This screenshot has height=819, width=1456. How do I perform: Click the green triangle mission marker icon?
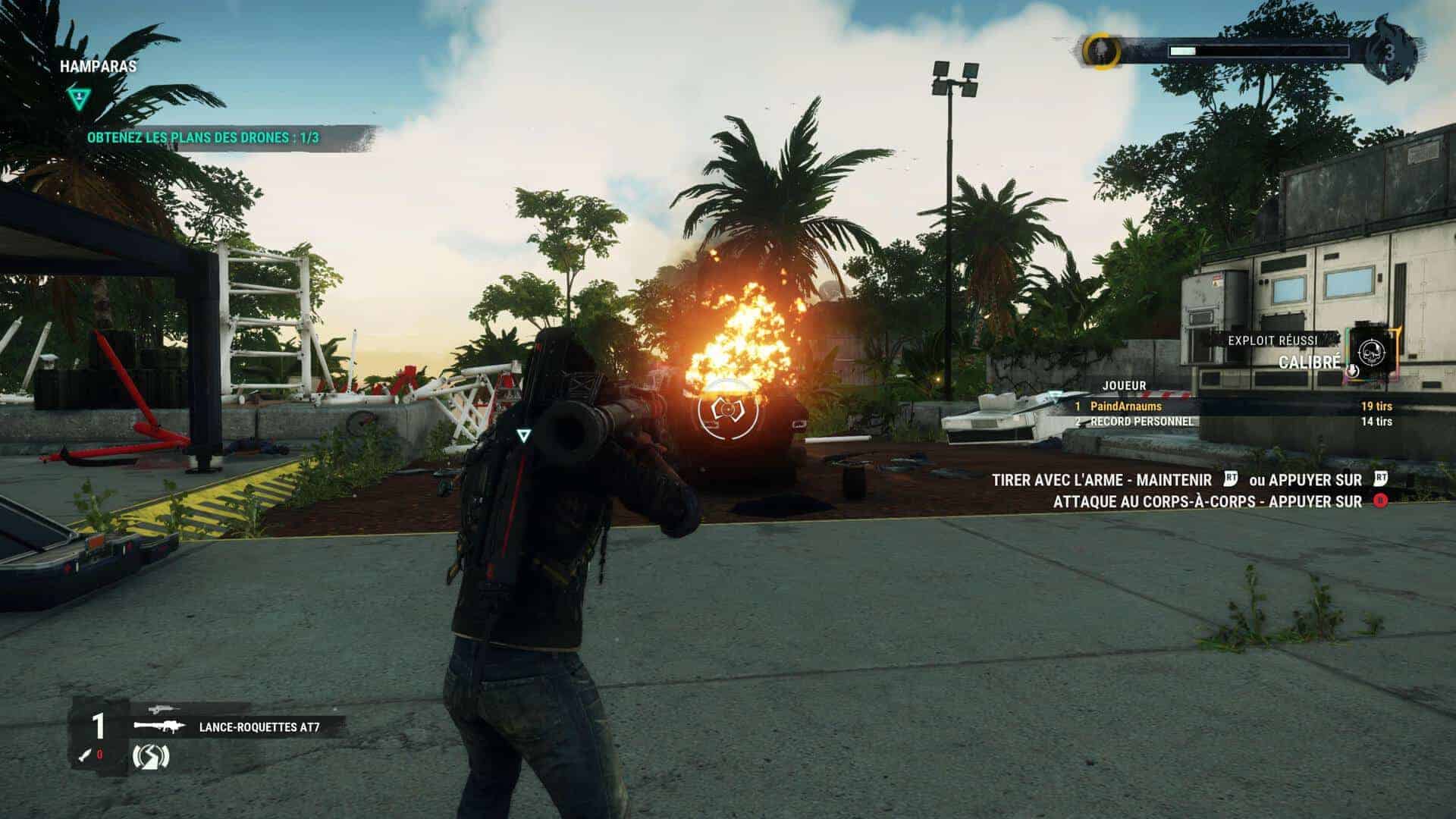click(77, 97)
